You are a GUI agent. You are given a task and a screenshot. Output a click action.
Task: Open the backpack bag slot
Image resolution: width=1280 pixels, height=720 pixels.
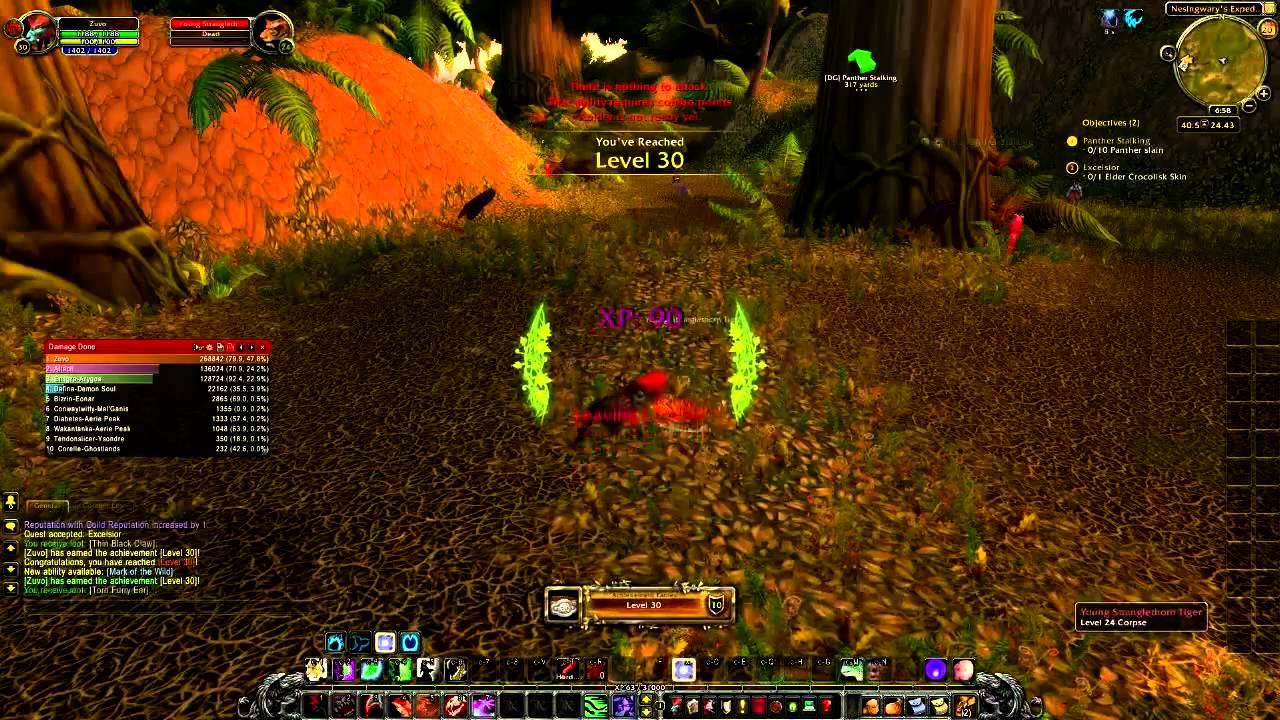[x=966, y=707]
